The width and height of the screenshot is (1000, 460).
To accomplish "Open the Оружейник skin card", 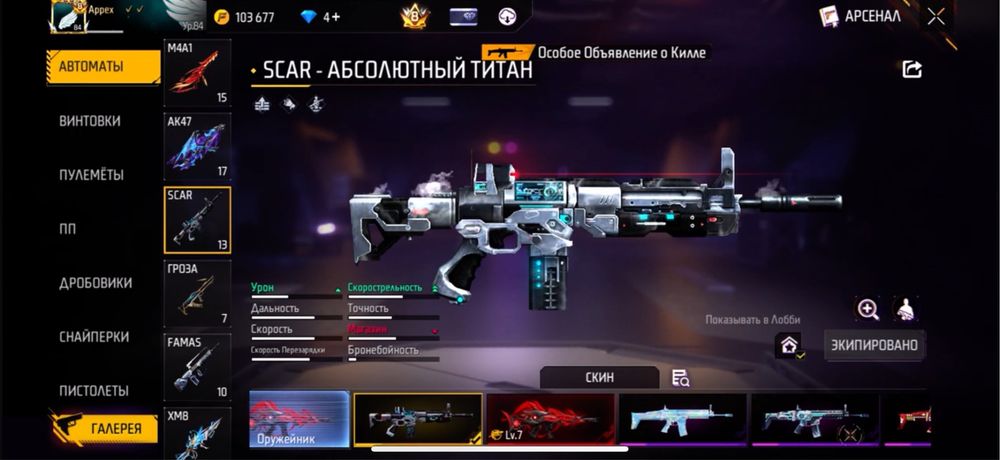I will (299, 418).
